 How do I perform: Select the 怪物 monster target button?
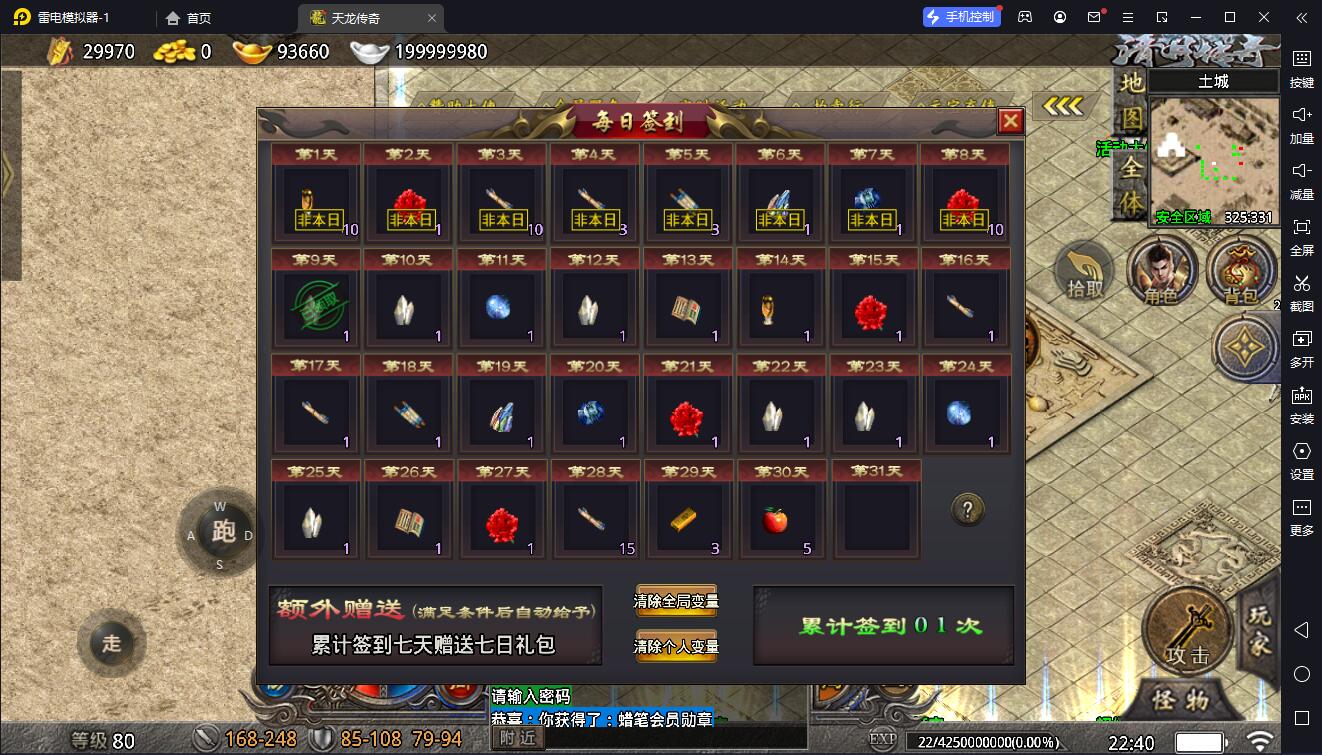click(1180, 699)
